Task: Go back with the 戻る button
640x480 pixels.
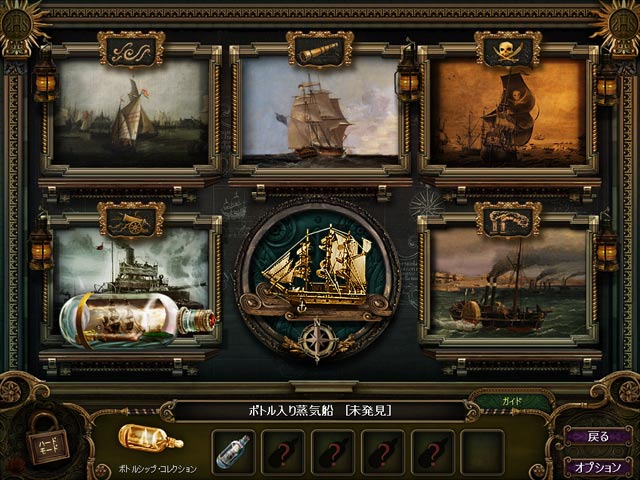Action: pyautogui.click(x=597, y=436)
